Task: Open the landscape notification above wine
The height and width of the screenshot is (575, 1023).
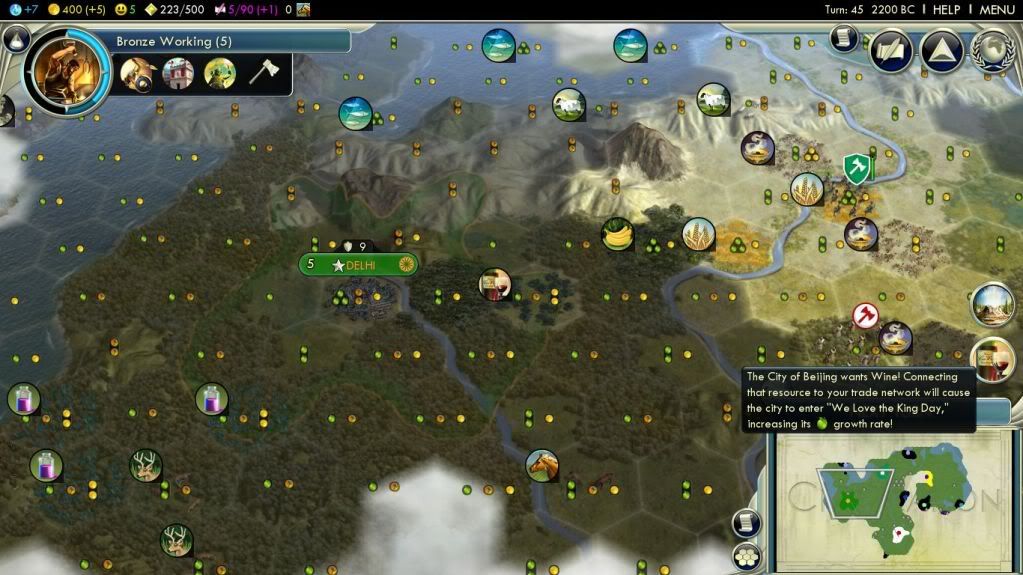Action: click(992, 304)
